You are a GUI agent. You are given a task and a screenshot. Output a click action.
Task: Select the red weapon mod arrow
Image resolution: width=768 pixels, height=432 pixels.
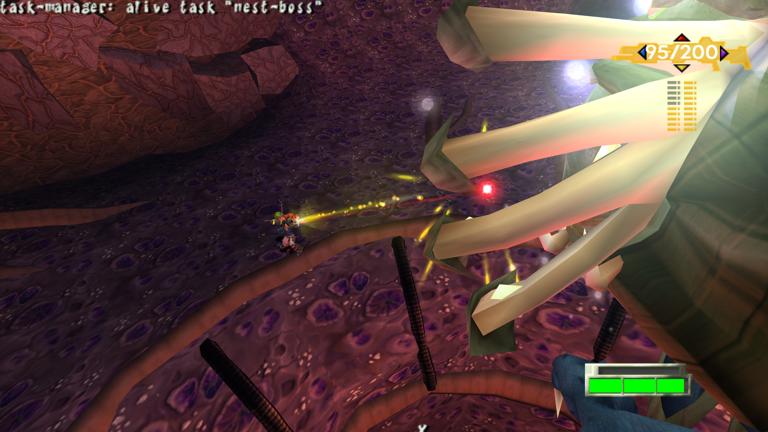point(682,39)
